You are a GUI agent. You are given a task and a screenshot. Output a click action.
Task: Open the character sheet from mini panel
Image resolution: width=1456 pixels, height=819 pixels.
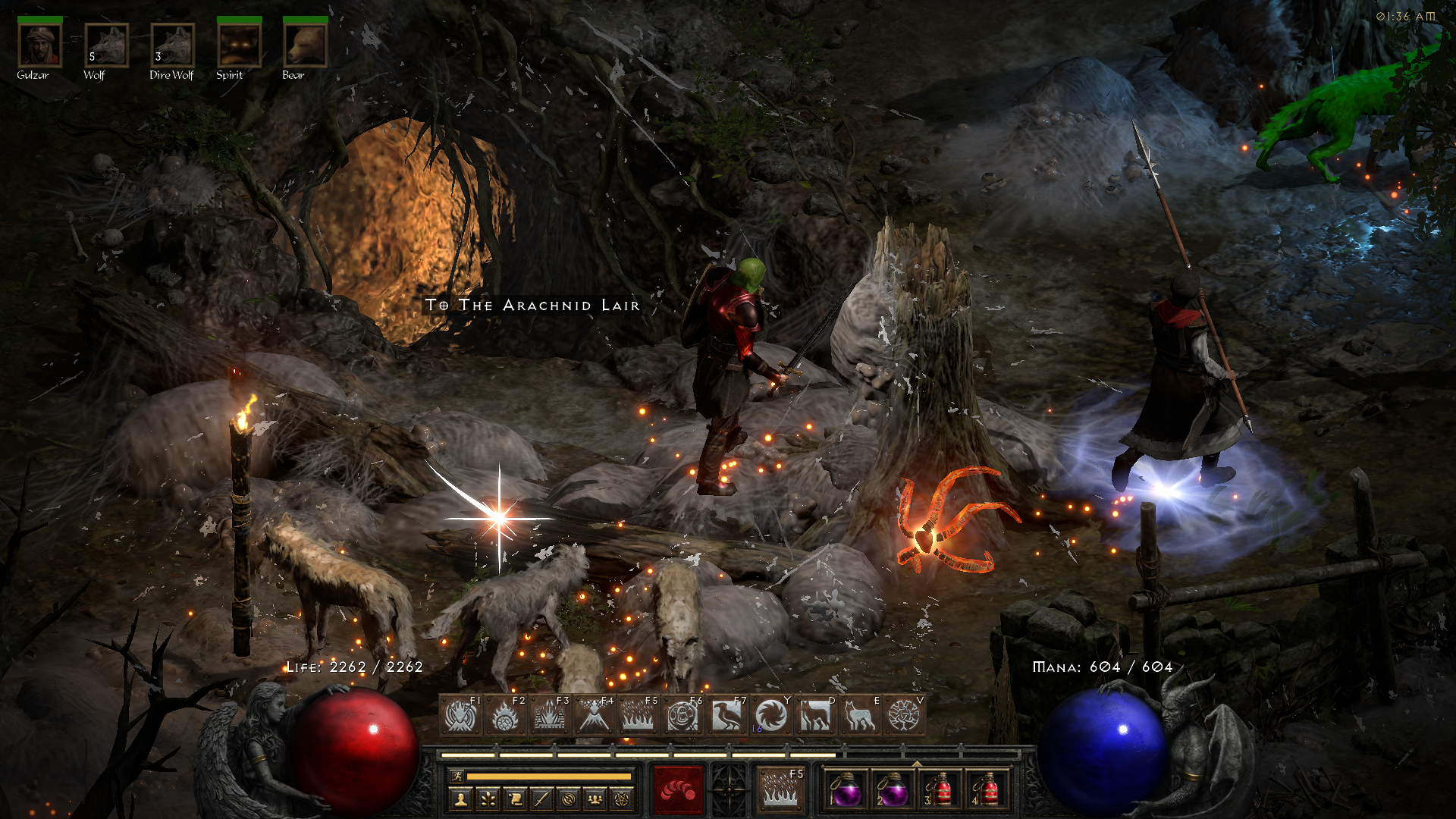pos(460,799)
